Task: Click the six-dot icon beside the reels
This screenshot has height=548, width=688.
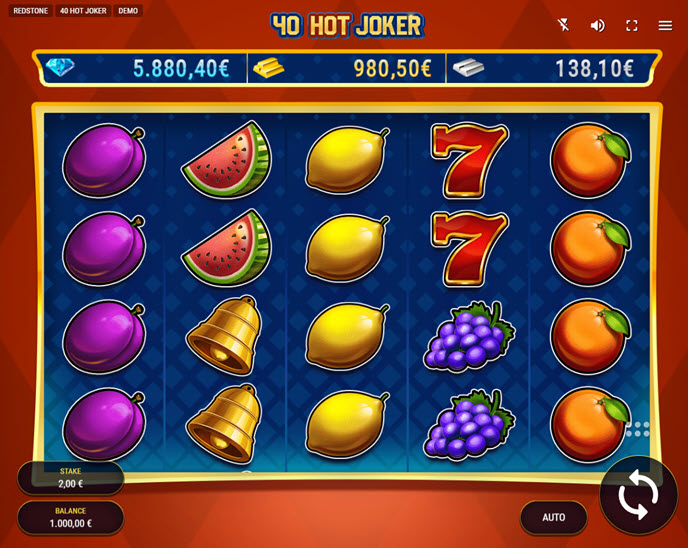Action: (638, 429)
